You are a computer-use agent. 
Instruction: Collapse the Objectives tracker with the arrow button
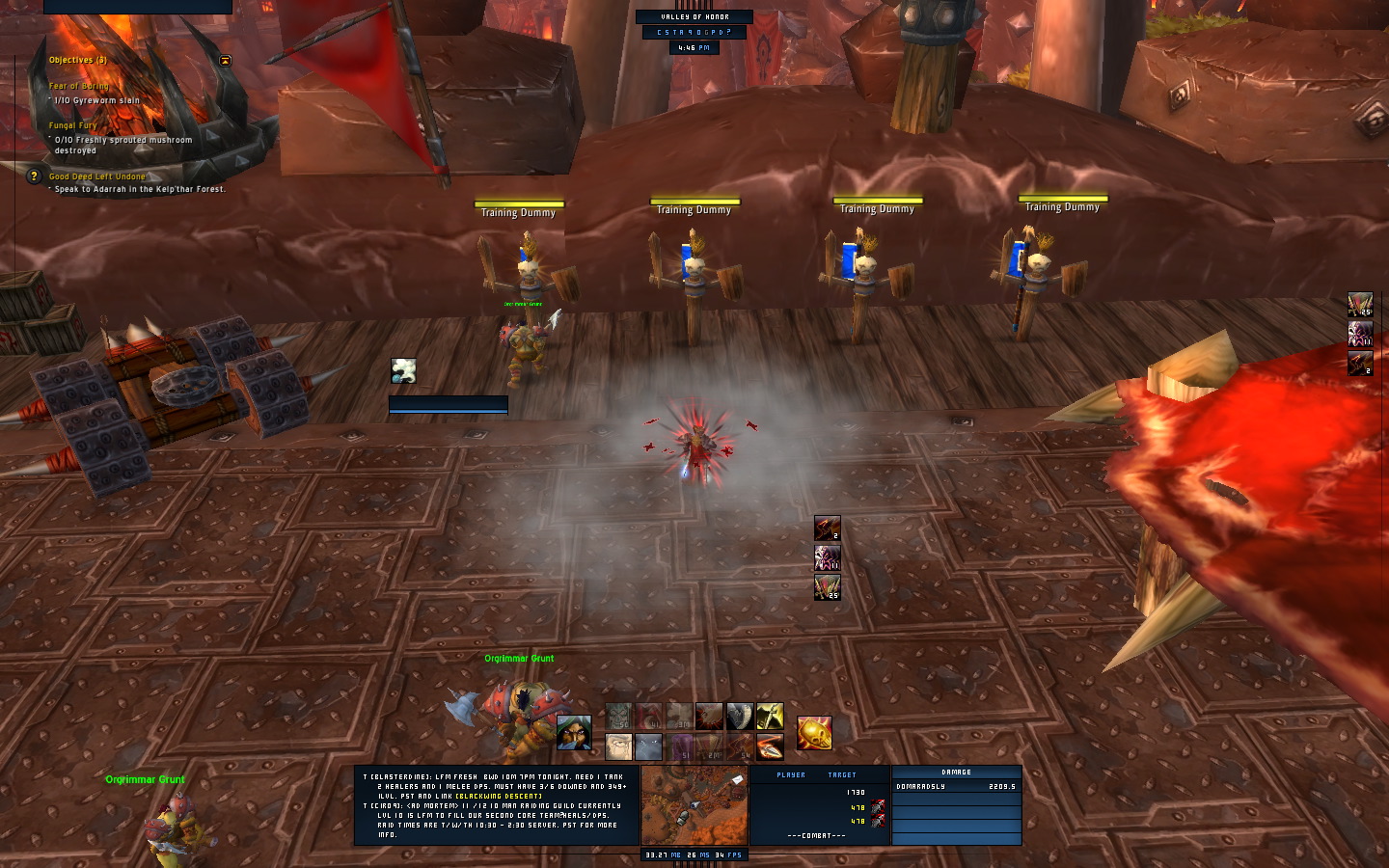[x=225, y=61]
